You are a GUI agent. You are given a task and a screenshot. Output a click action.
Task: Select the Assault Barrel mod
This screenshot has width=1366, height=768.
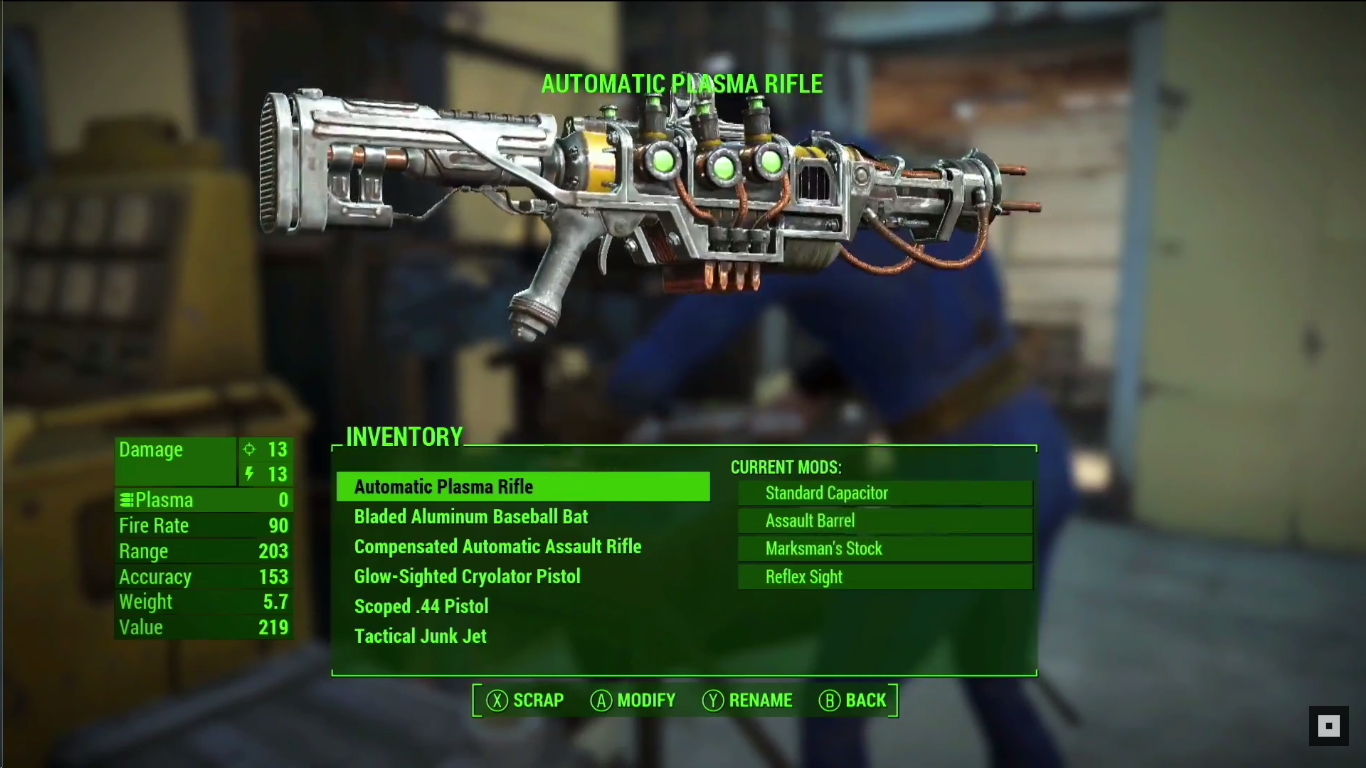tap(884, 521)
